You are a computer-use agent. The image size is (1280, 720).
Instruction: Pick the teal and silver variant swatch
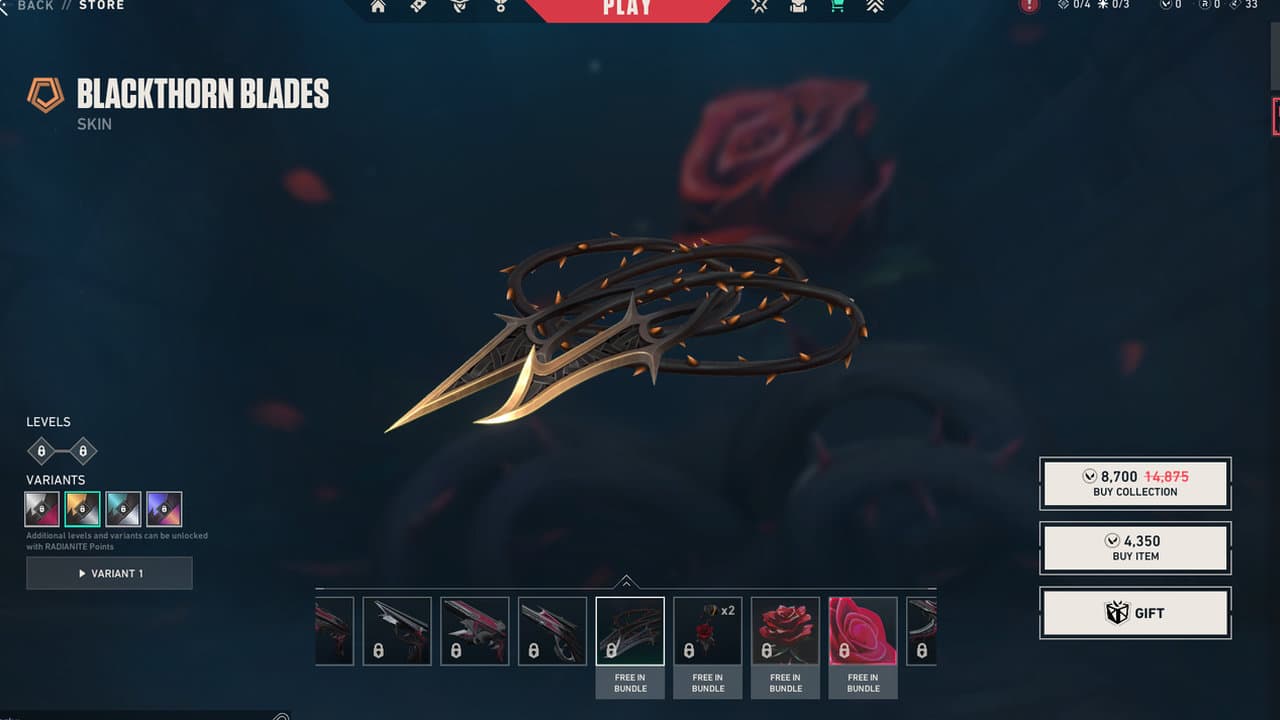tap(123, 509)
